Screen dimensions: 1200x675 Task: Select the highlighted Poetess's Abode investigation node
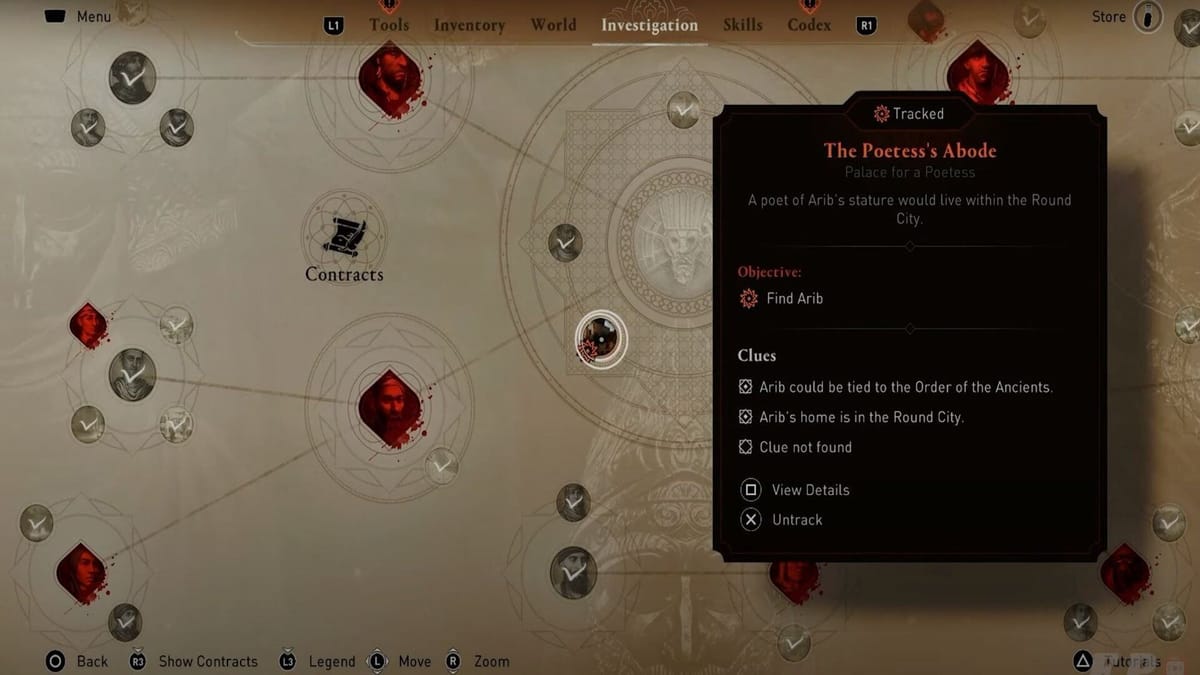tap(601, 339)
